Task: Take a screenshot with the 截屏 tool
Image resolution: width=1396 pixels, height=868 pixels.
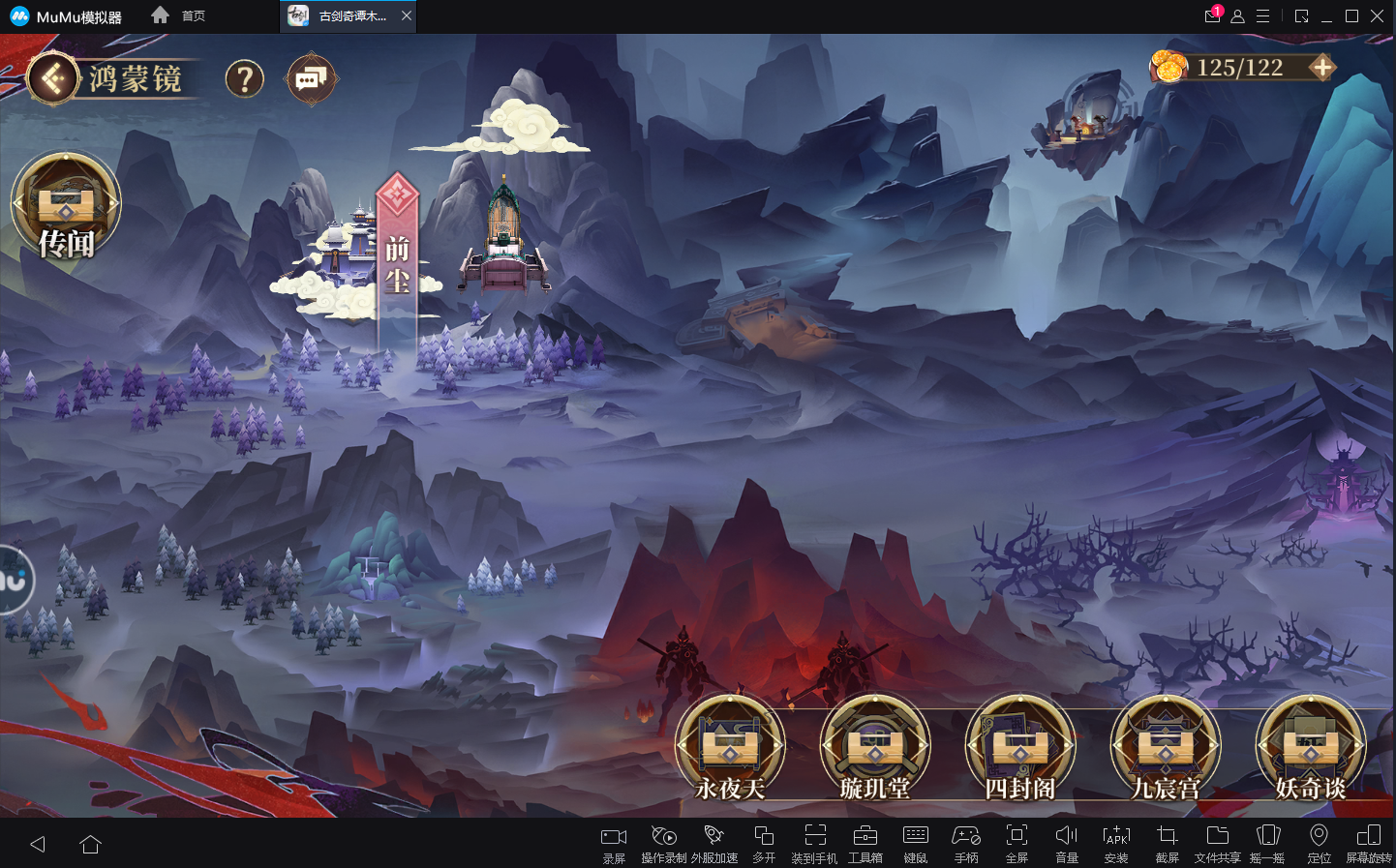Action: [x=1167, y=842]
